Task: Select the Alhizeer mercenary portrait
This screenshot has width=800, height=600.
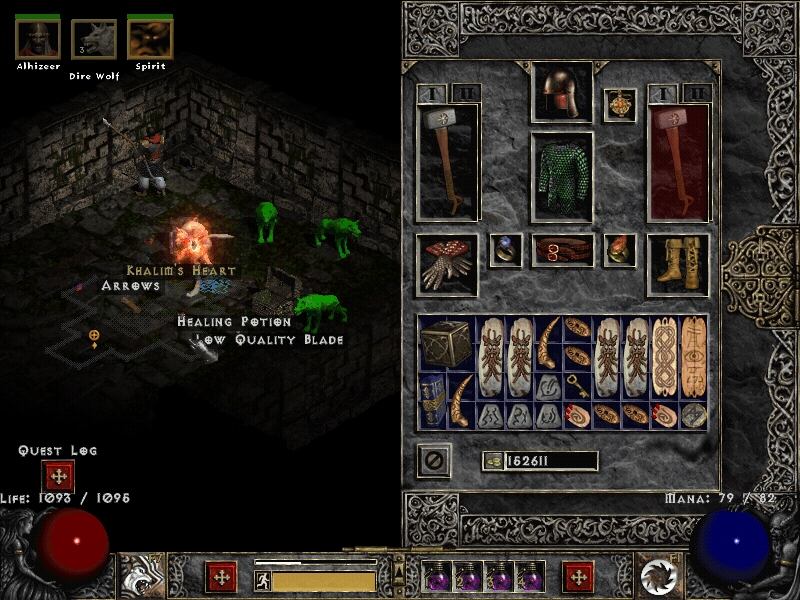Action: (x=38, y=39)
